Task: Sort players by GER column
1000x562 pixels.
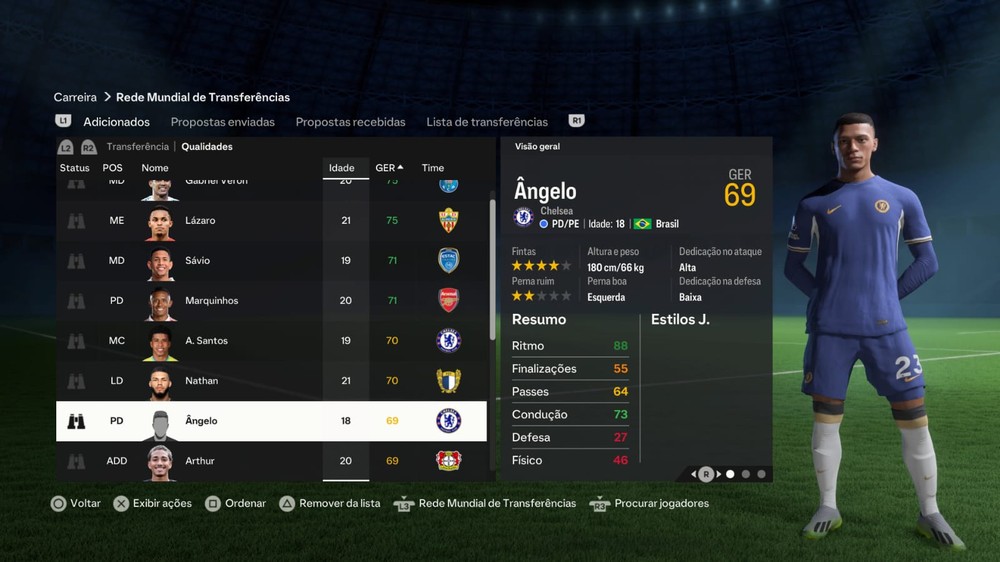Action: 388,168
